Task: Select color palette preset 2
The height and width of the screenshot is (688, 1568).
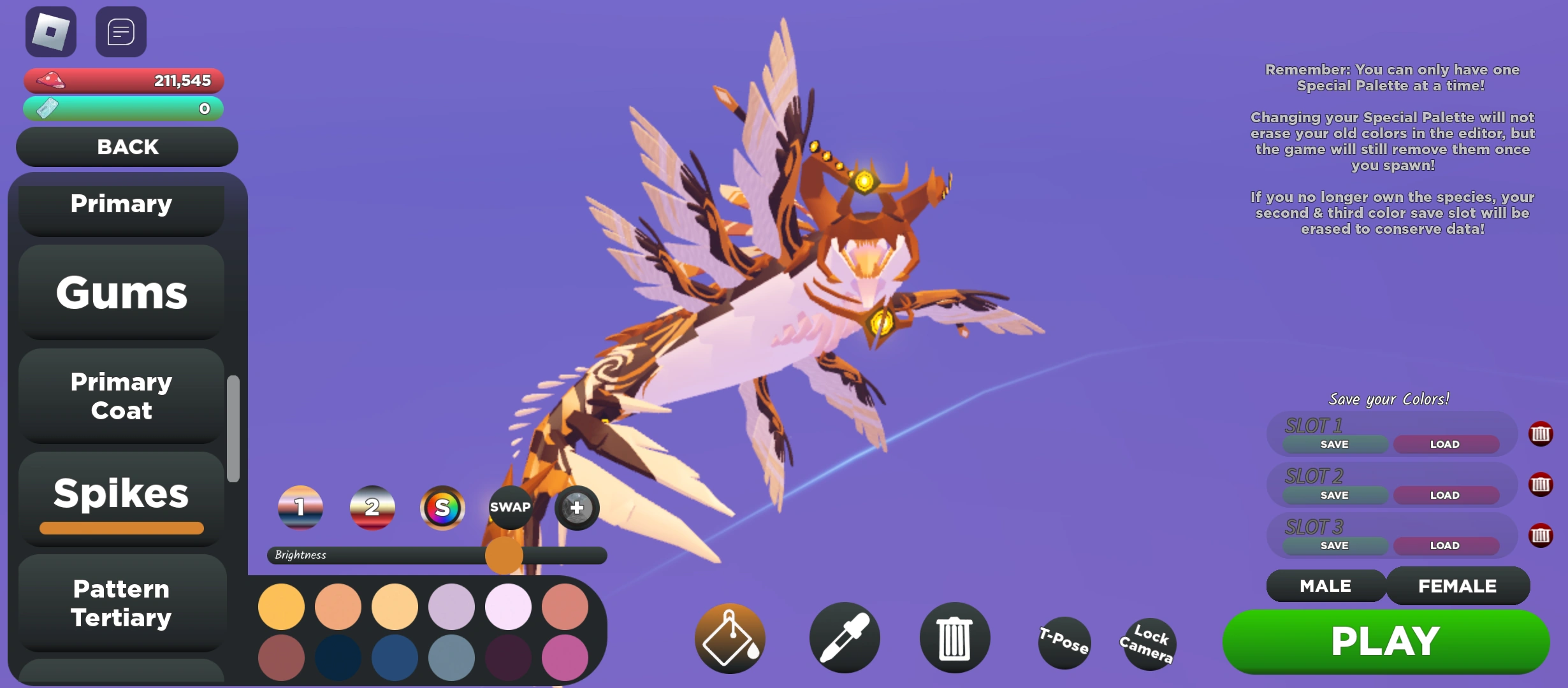Action: click(372, 508)
